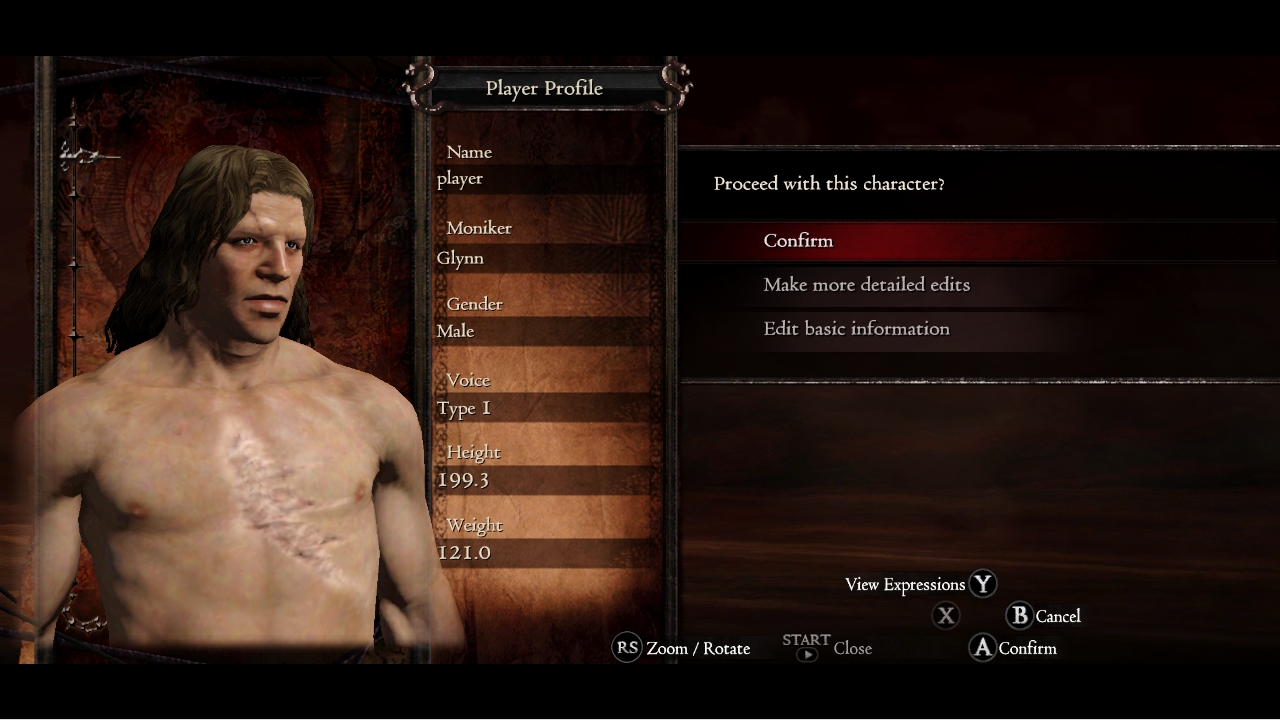Select Confirm to proceed with this character
Screen dimensions: 1280x720
point(798,241)
